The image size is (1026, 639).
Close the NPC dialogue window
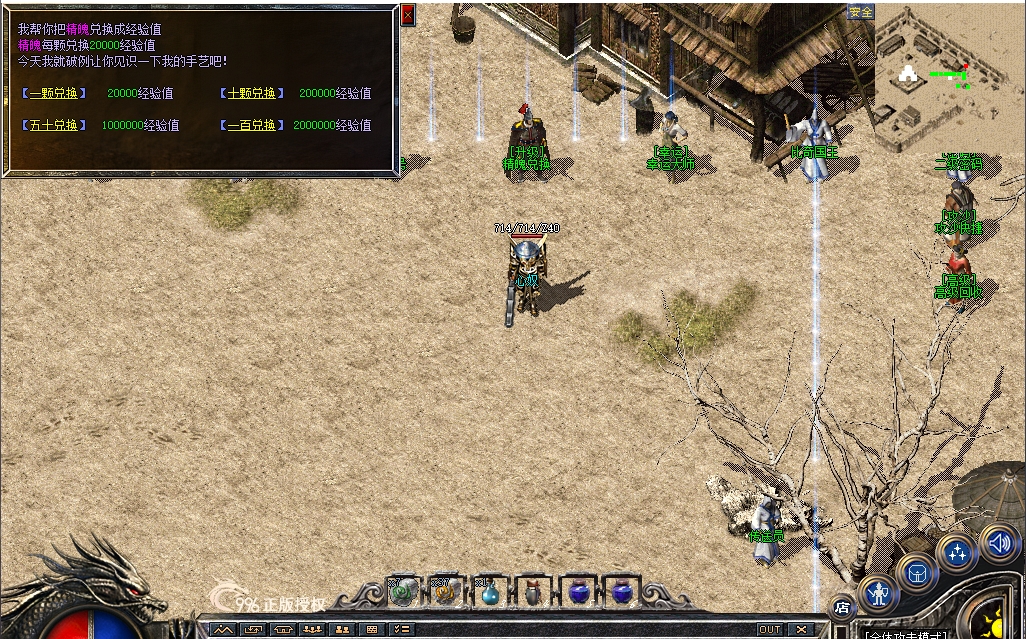[407, 14]
